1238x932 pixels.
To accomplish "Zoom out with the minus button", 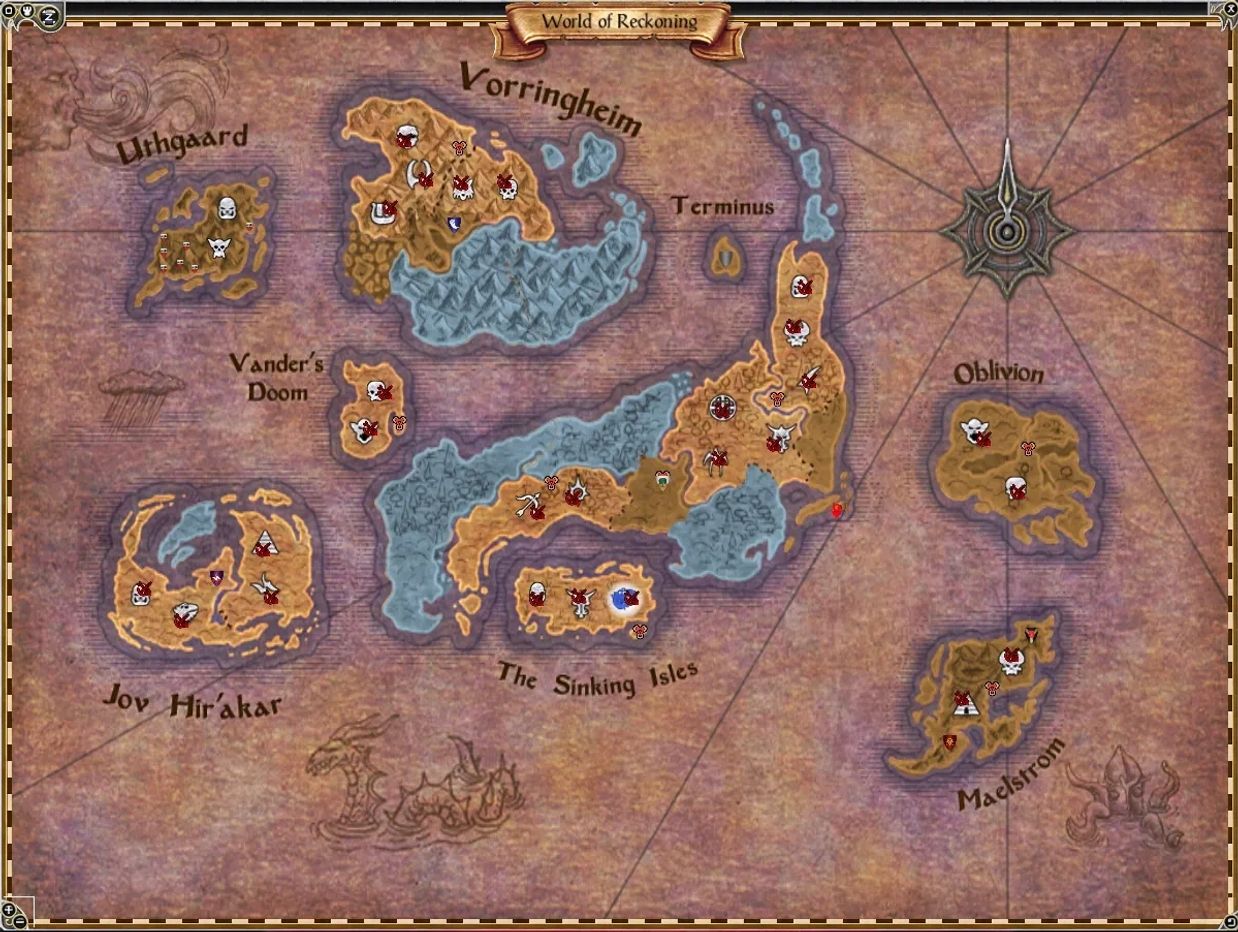I will pos(19,922).
